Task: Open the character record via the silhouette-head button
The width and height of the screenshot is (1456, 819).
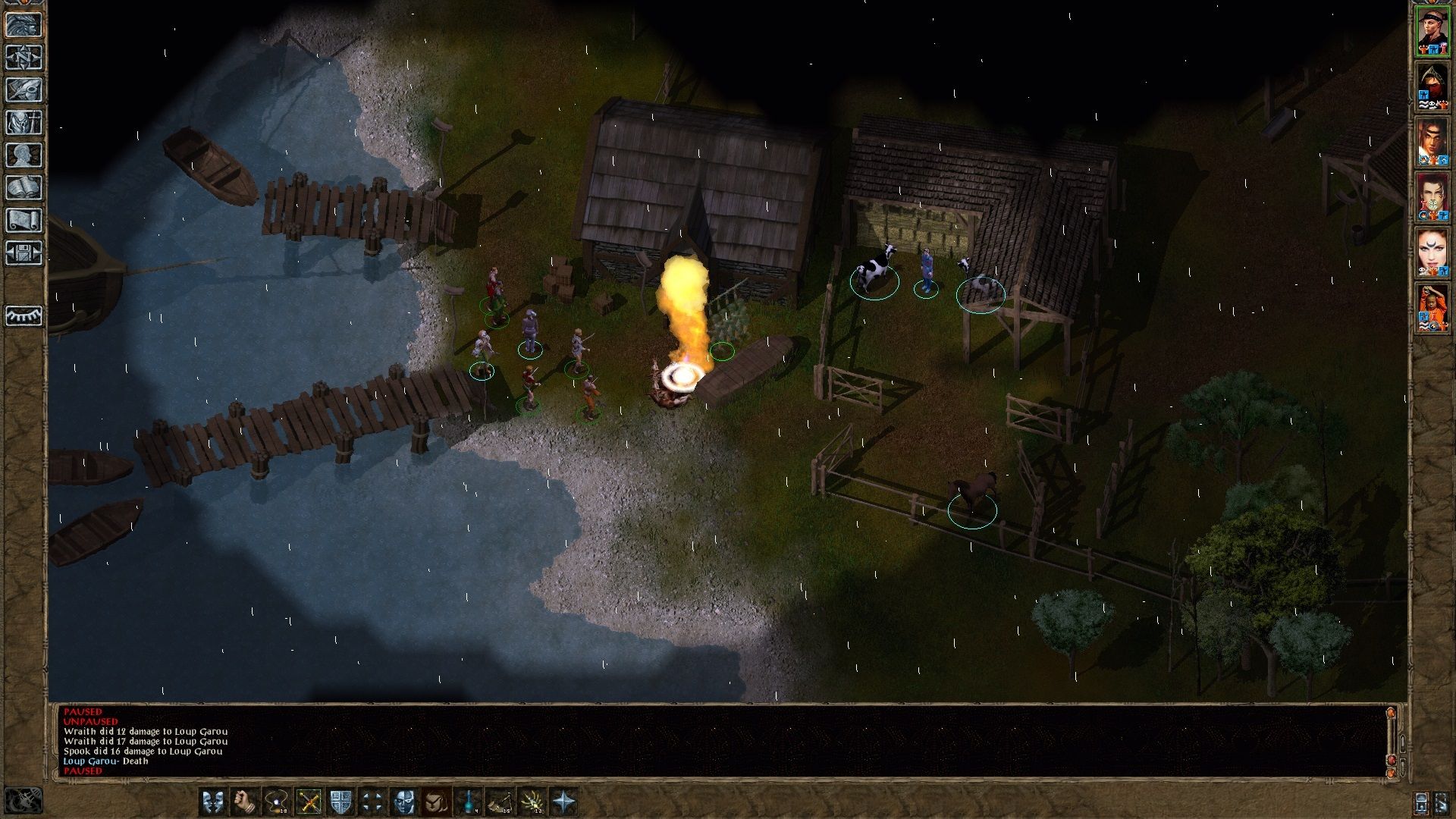Action: click(24, 155)
